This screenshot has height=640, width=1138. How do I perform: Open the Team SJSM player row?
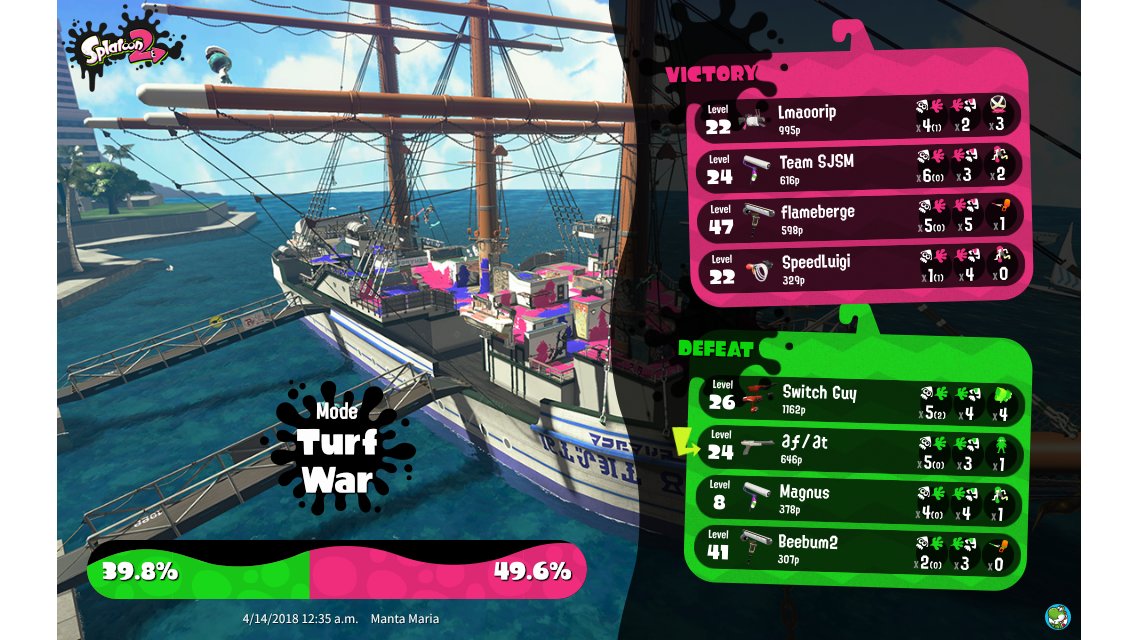[x=860, y=166]
